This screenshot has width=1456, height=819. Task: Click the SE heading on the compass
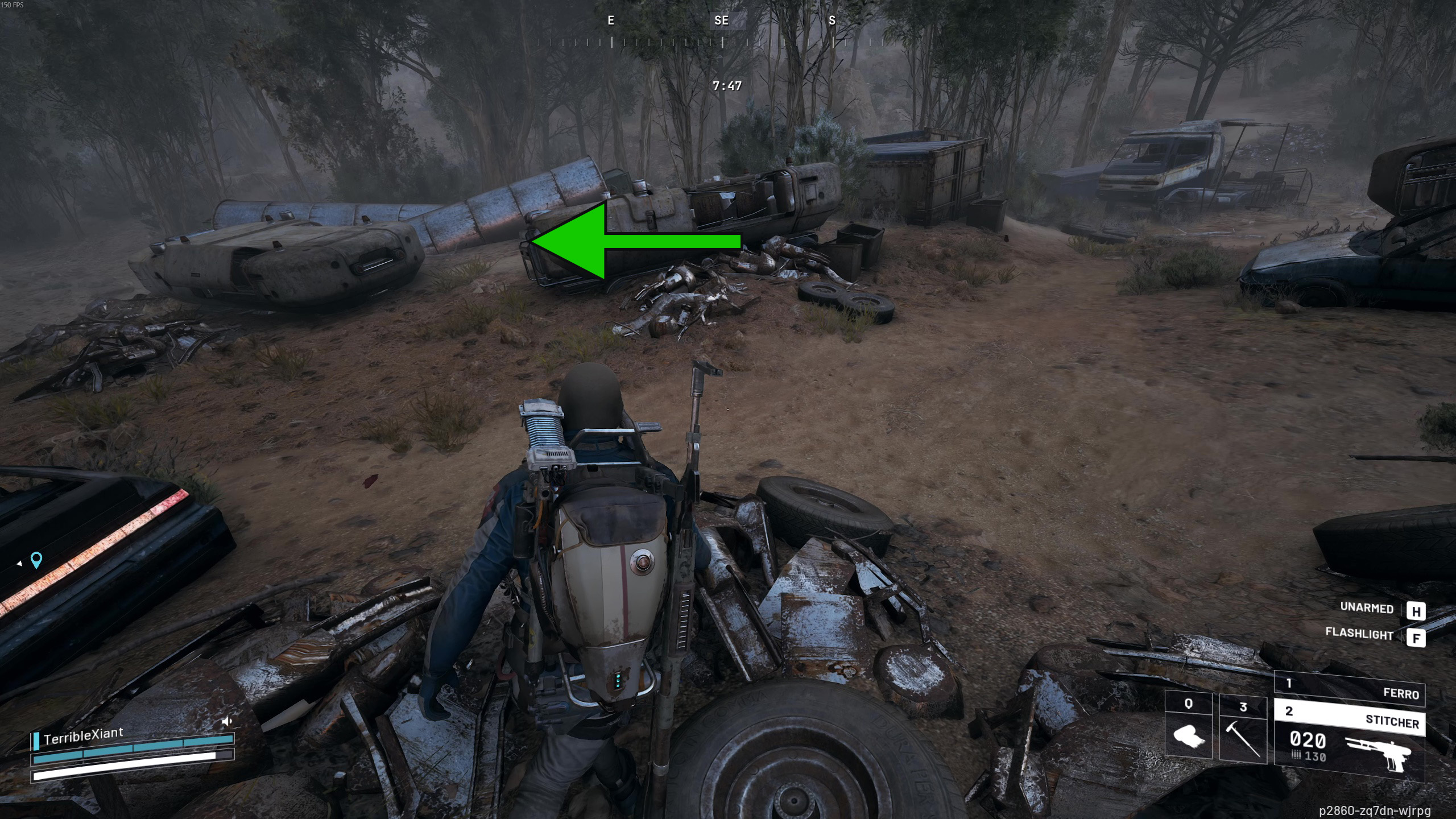coord(721,21)
